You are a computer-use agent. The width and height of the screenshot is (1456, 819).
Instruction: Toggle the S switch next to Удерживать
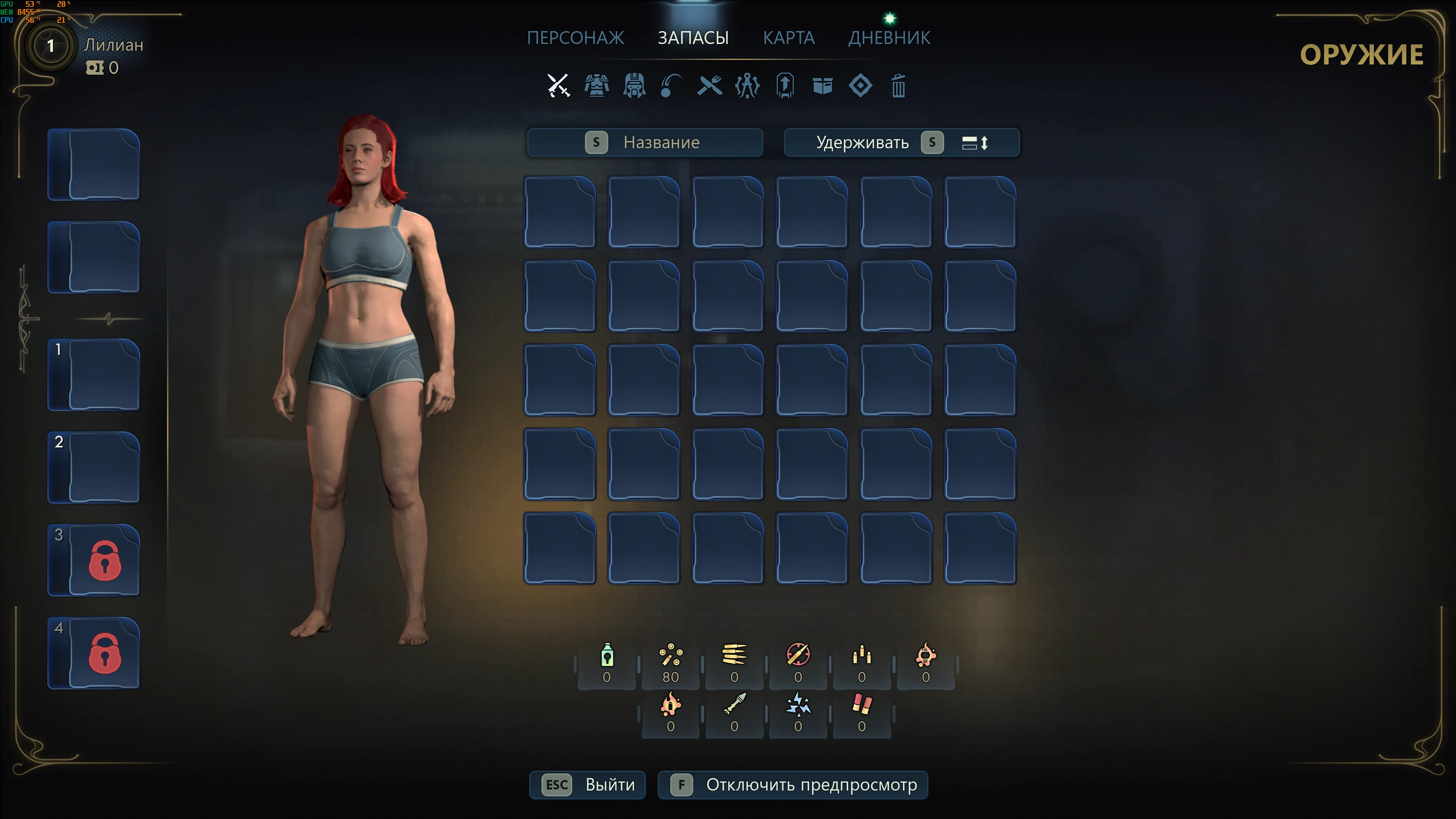pos(933,142)
